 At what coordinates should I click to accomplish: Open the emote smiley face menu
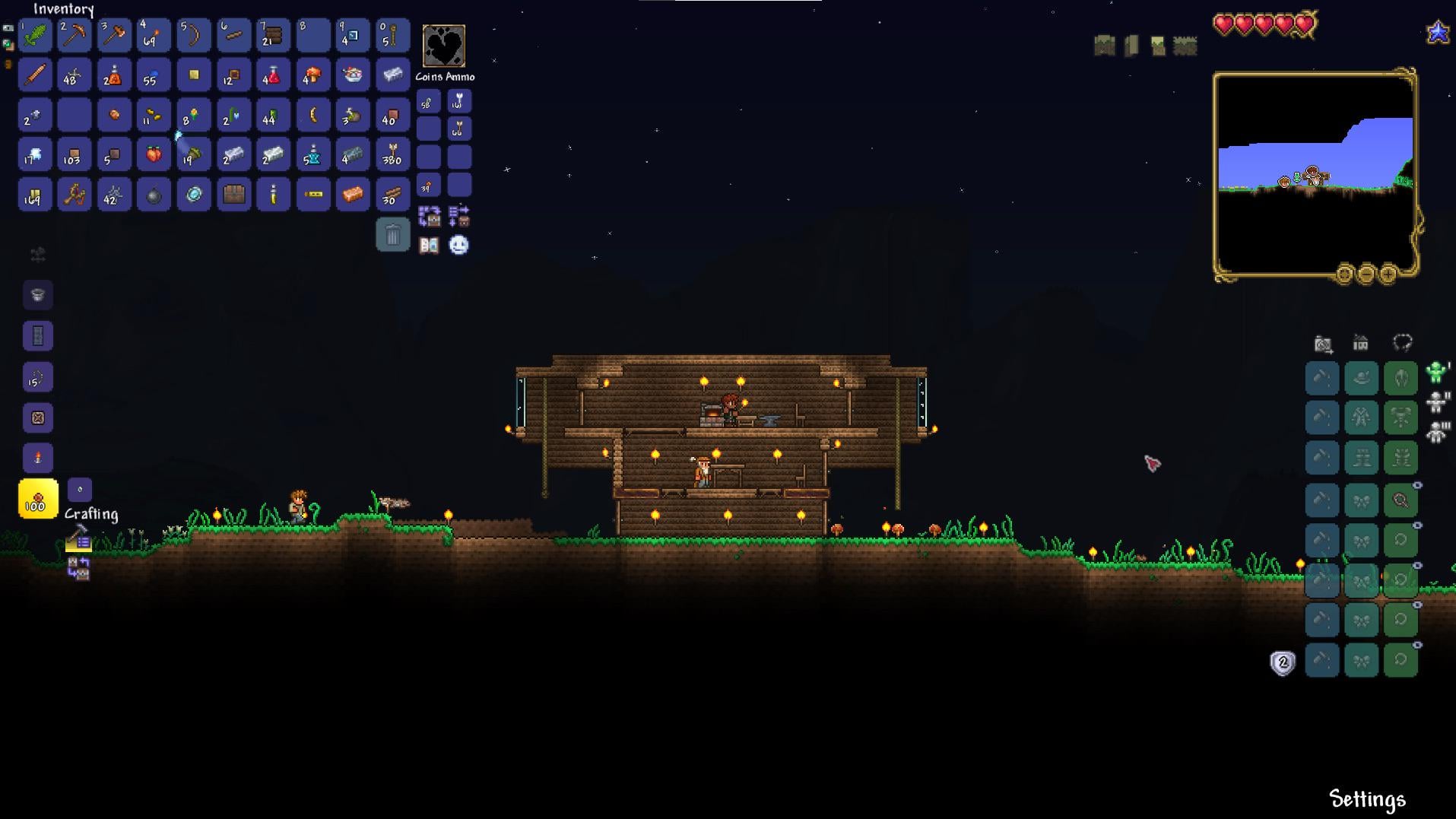(x=458, y=245)
